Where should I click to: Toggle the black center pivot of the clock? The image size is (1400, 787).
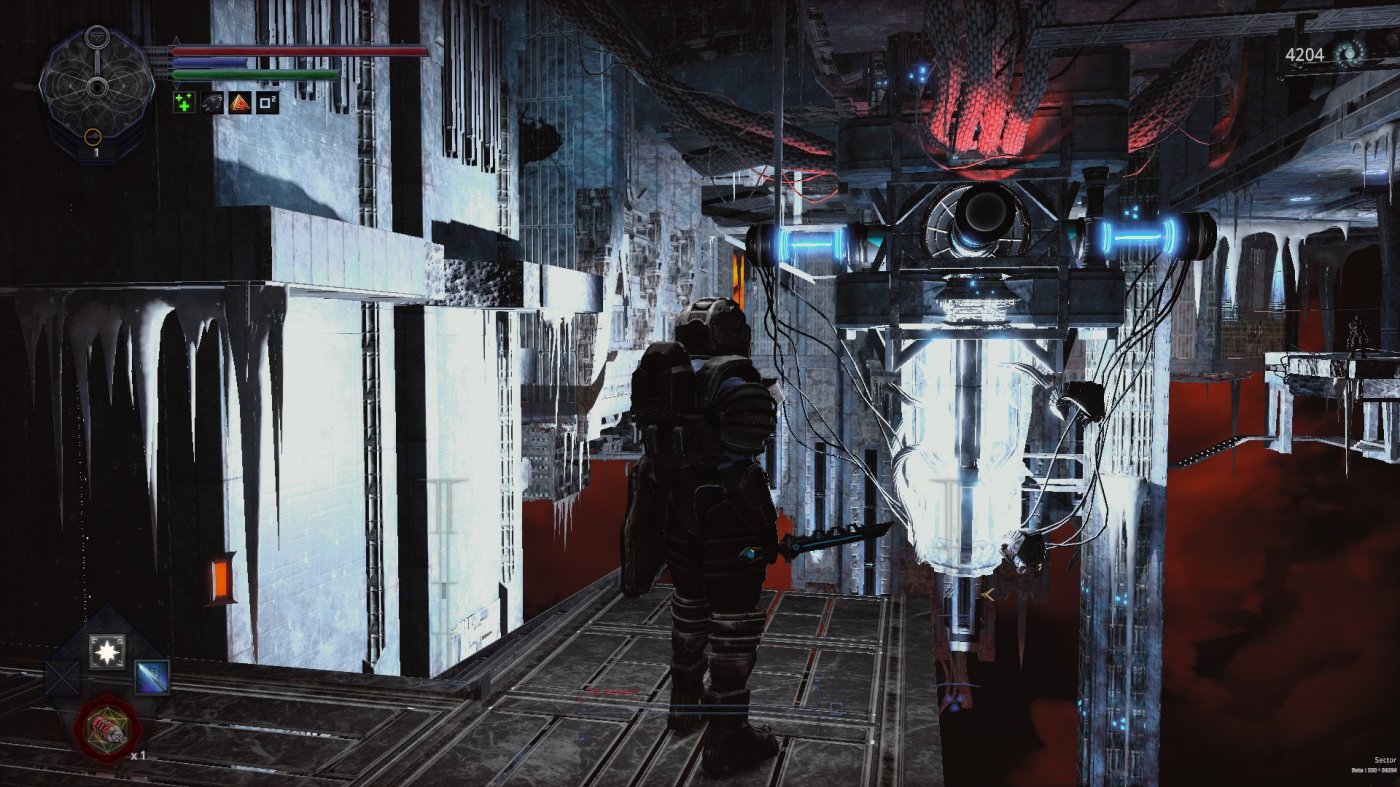pos(96,87)
